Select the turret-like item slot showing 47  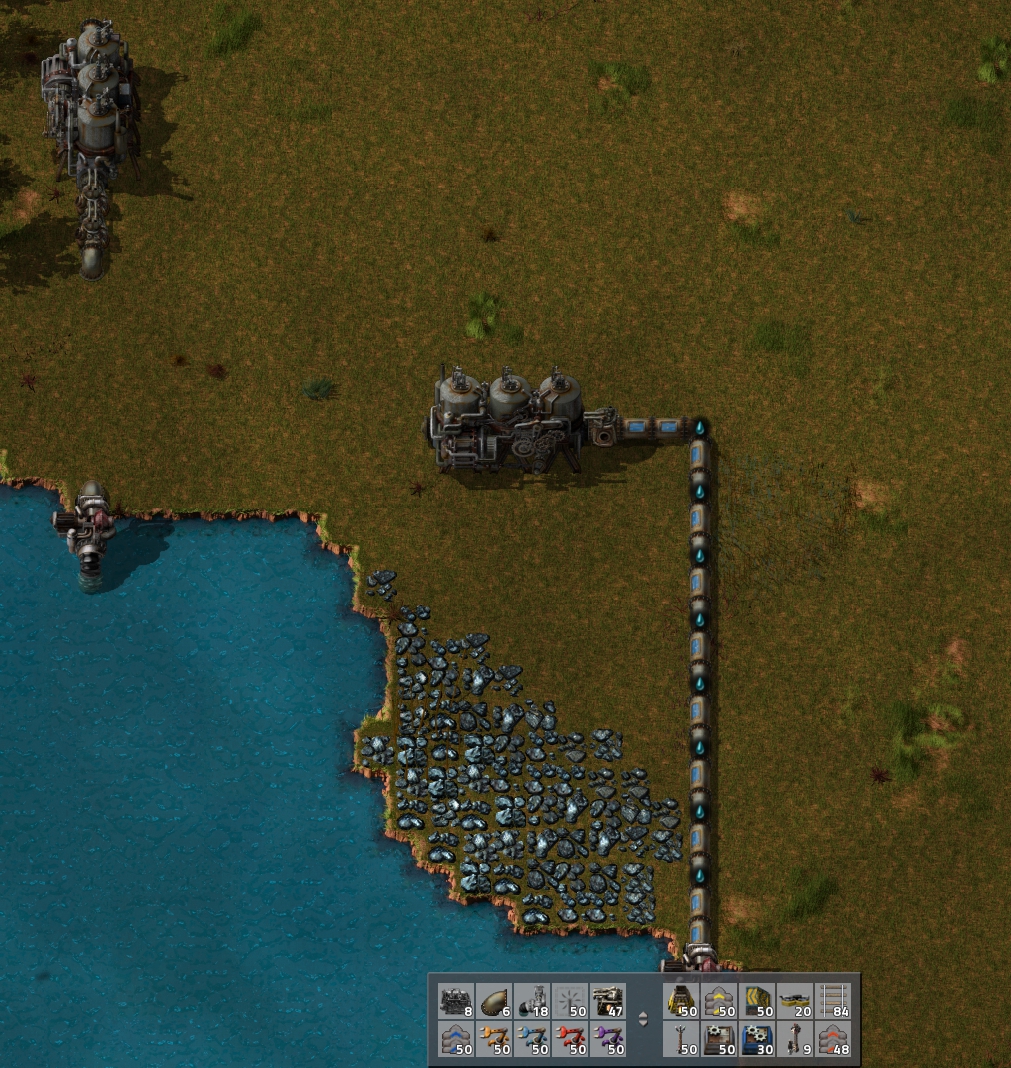[608, 1000]
